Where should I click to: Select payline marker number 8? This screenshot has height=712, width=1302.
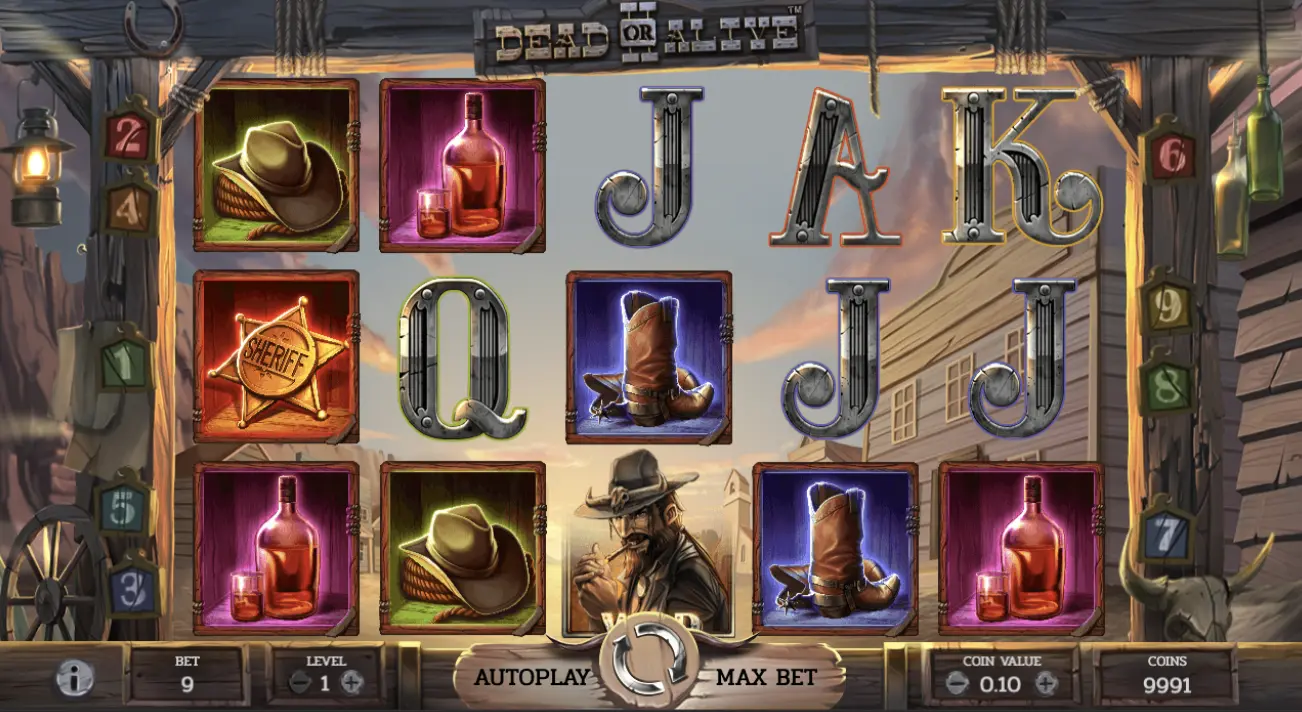(1166, 386)
